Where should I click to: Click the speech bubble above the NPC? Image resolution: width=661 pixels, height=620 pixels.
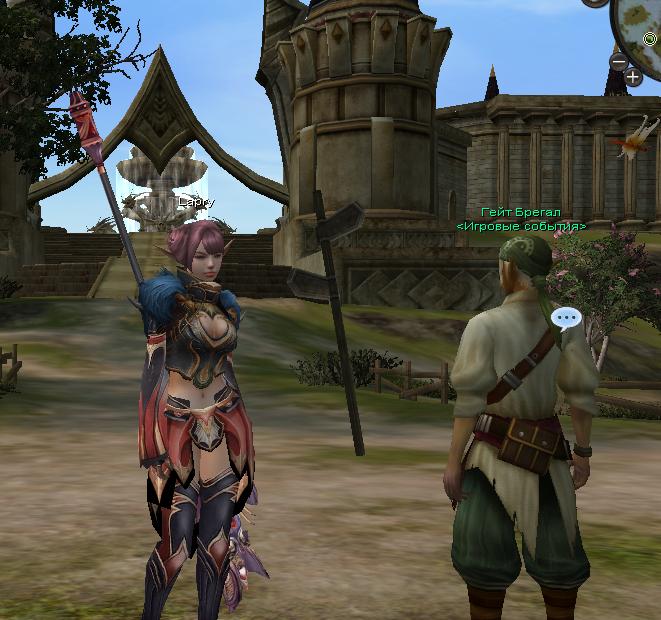pos(566,319)
